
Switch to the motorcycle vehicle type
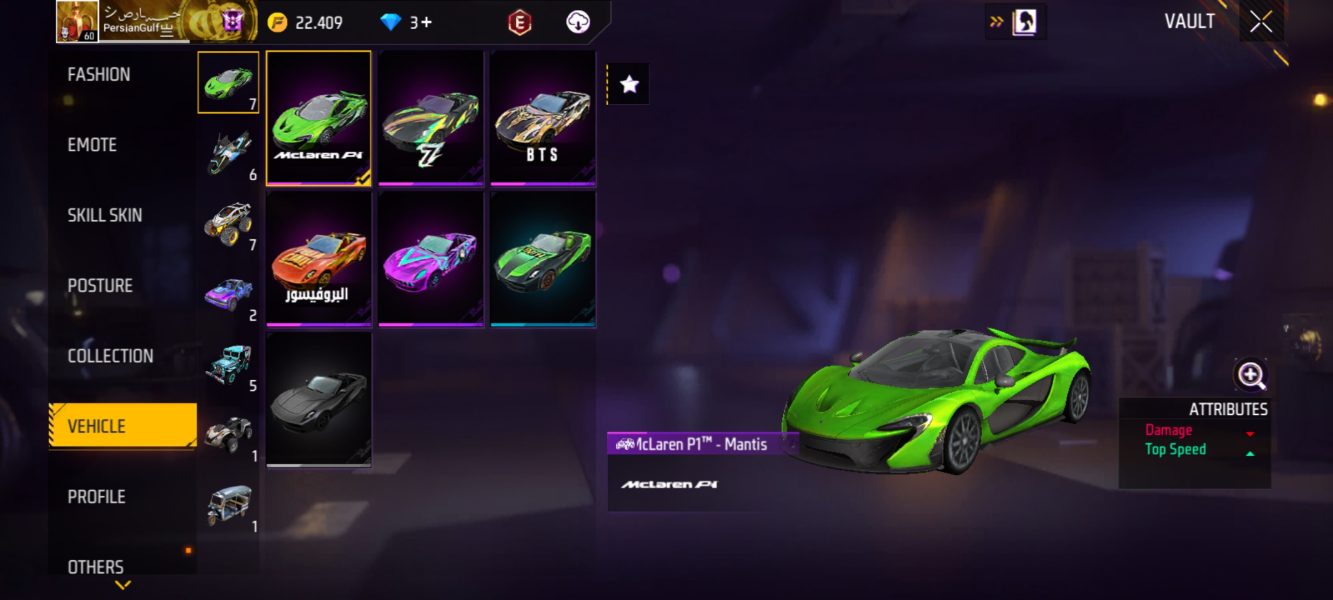(228, 152)
